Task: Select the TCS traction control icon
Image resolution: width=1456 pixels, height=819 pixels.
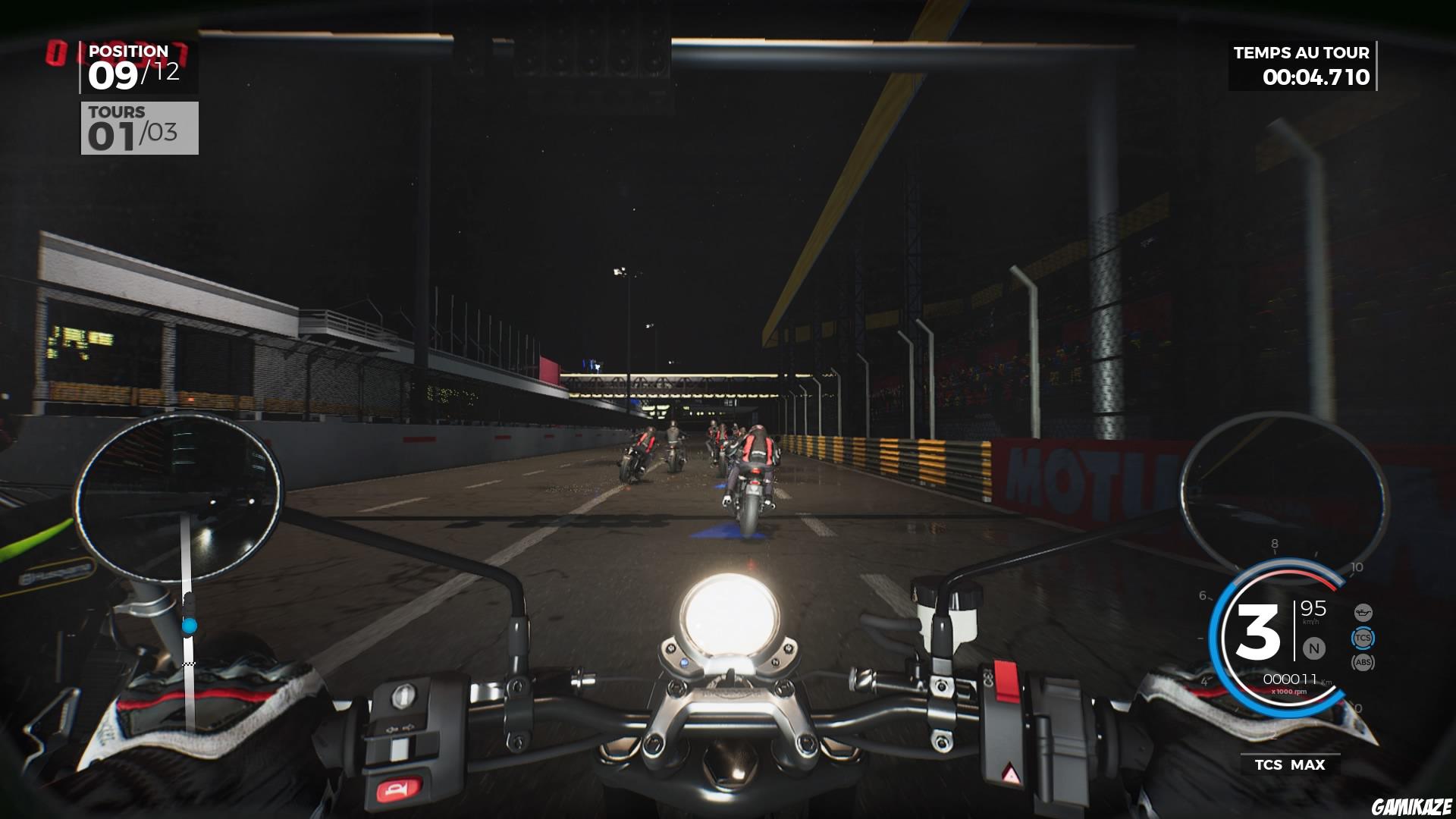Action: (1363, 639)
